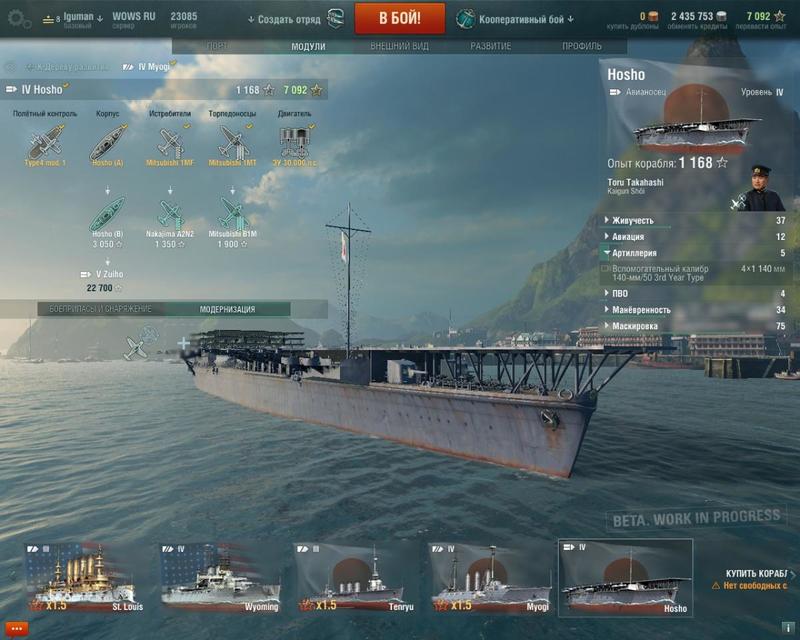Choose the Nakajima A2N2 fighter module
Image resolution: width=800 pixels, height=640 pixels.
coord(172,214)
